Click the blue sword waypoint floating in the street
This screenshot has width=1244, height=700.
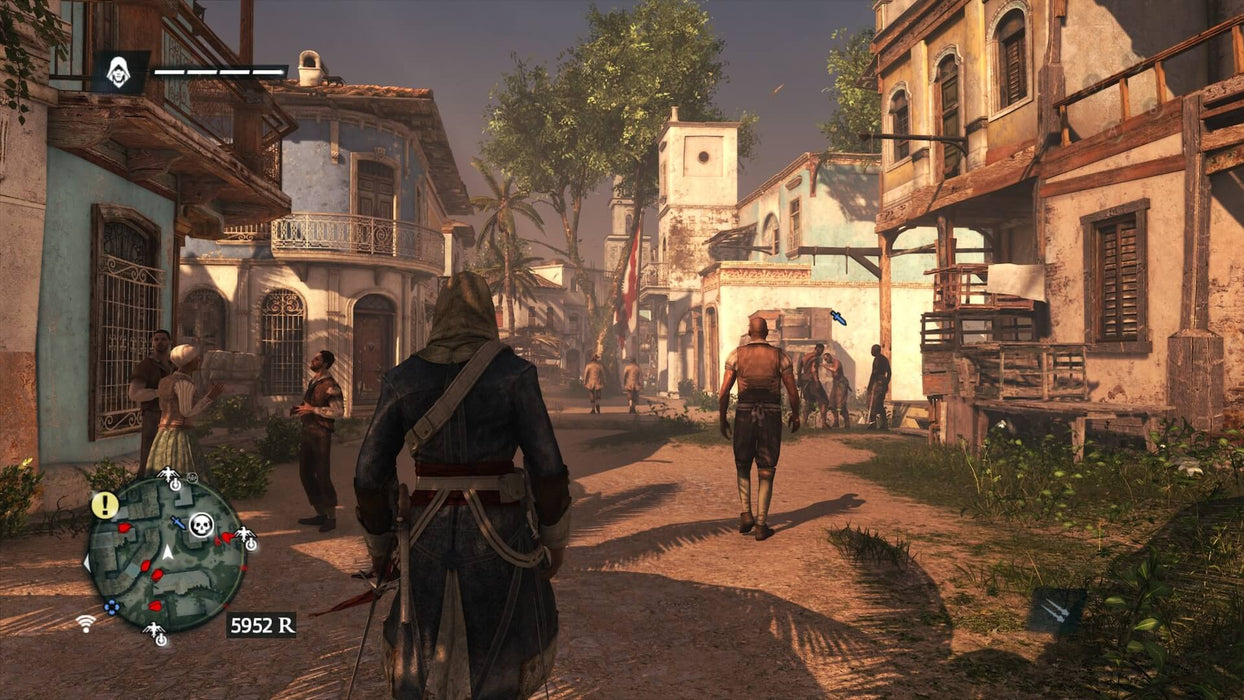tap(838, 317)
